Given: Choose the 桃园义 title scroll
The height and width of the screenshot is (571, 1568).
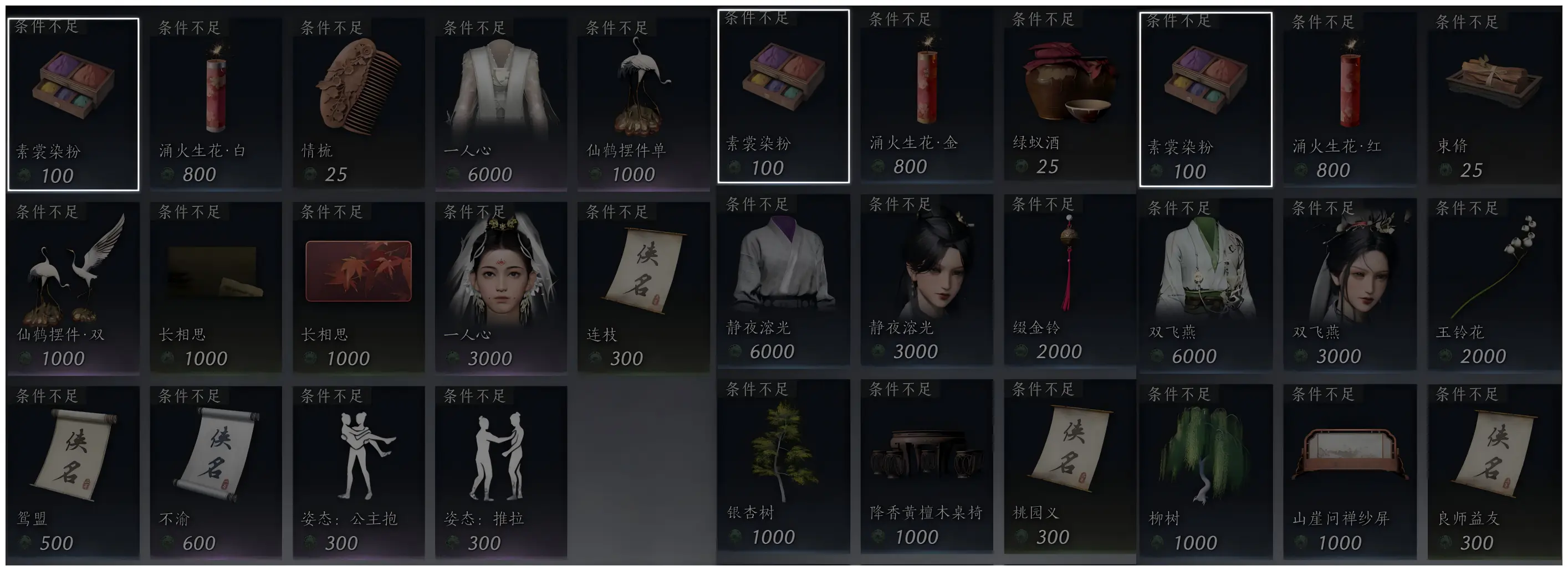Looking at the screenshot, I should coord(1069,465).
